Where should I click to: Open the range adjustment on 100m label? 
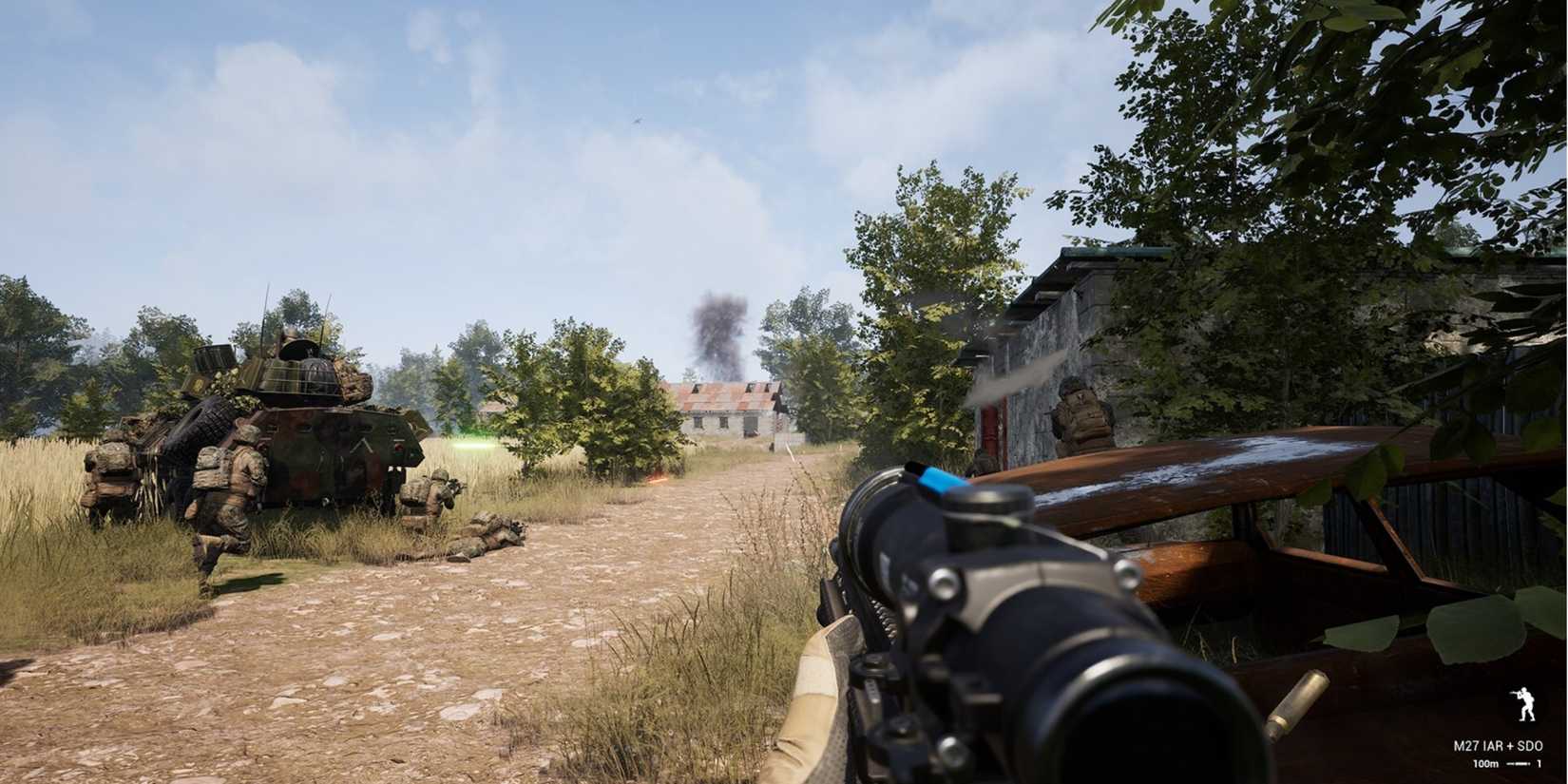pyautogui.click(x=1487, y=763)
